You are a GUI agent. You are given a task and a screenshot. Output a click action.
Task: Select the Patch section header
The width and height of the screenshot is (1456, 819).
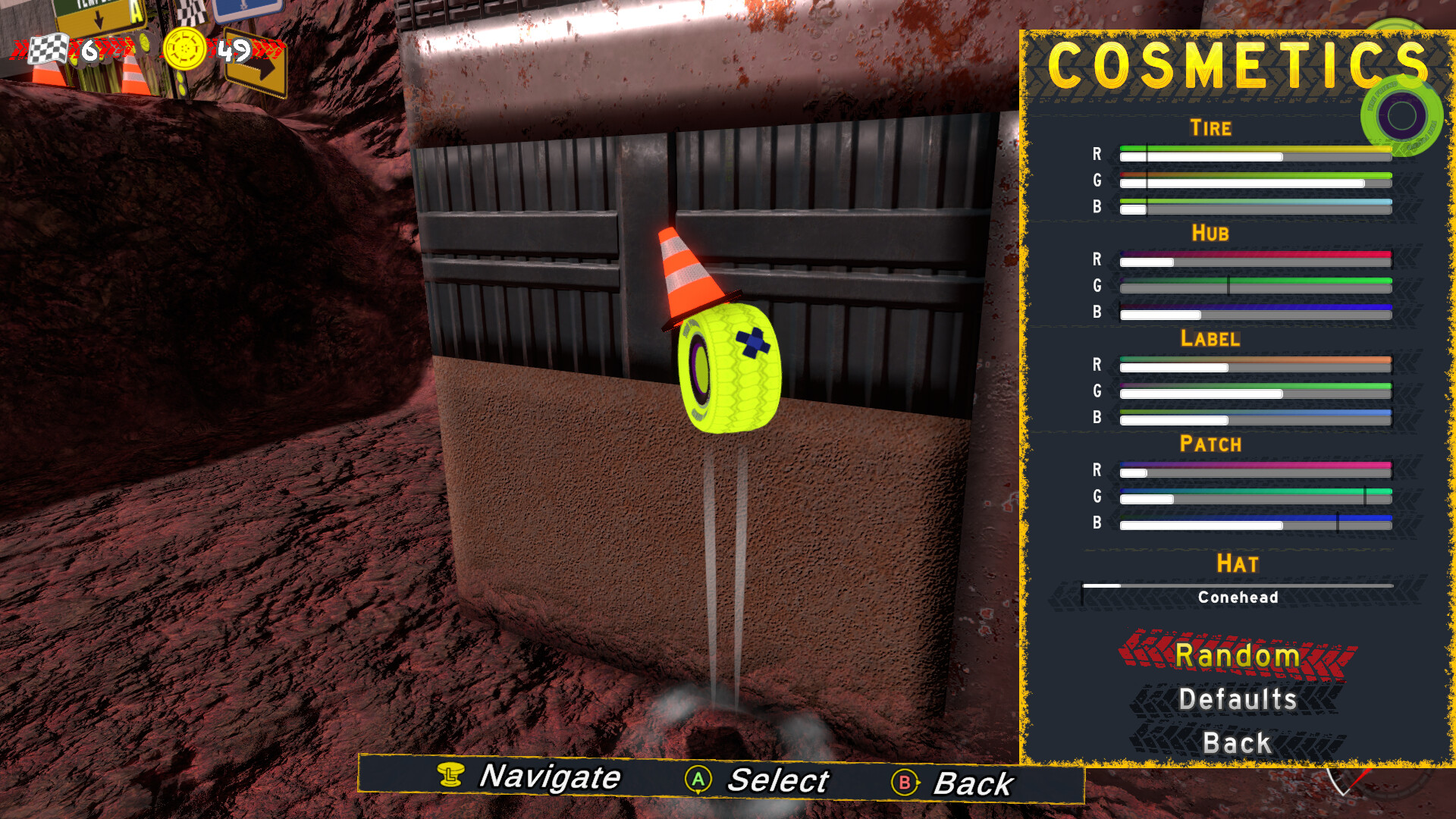click(1211, 444)
